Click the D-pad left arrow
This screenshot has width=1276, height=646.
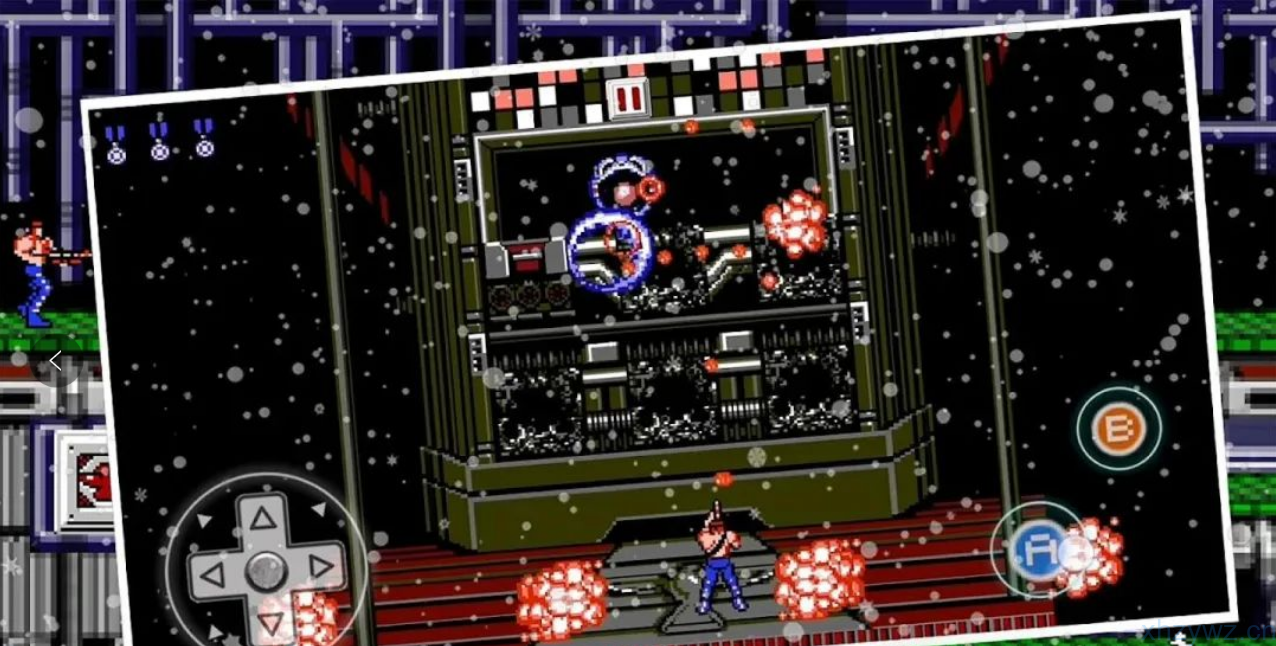pos(211,576)
